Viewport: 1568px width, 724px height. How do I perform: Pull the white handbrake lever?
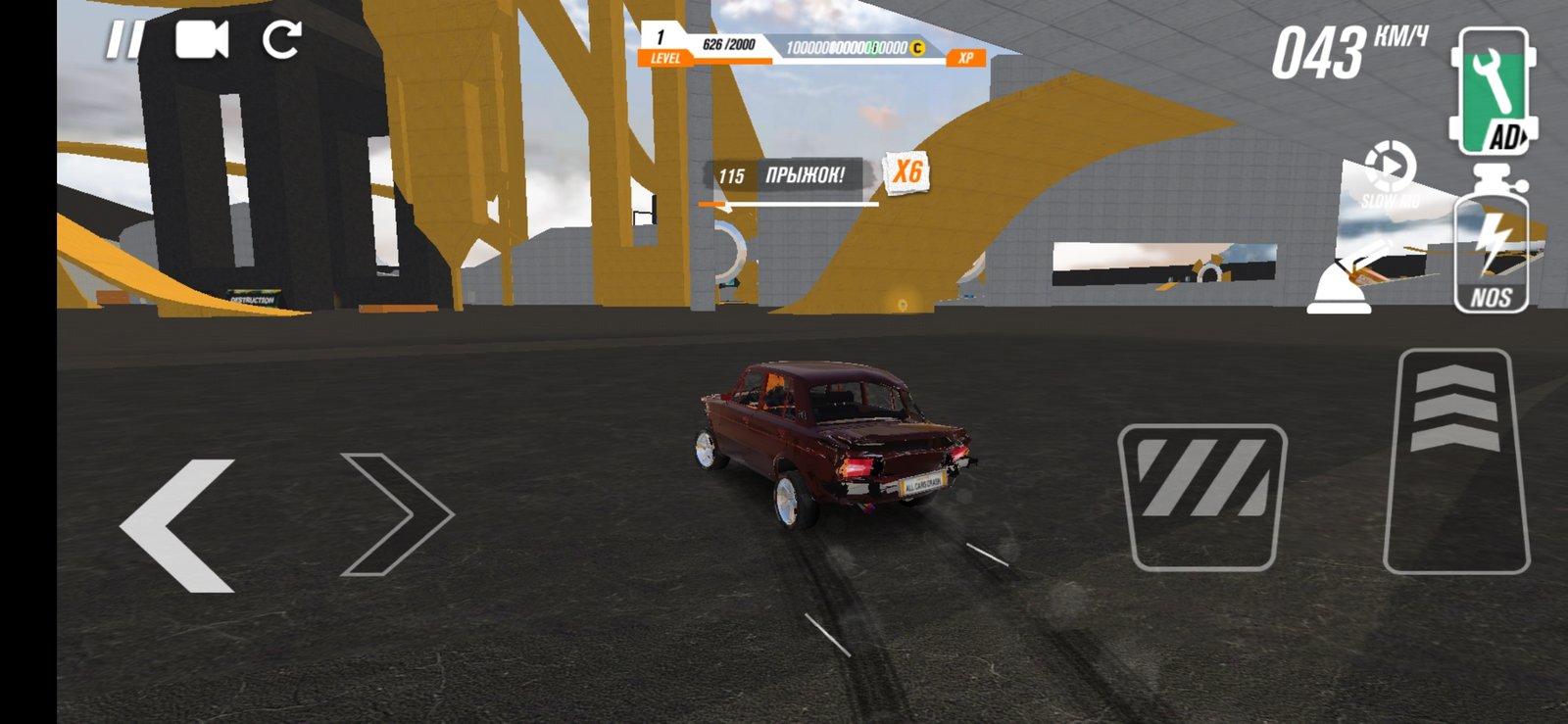click(1350, 280)
